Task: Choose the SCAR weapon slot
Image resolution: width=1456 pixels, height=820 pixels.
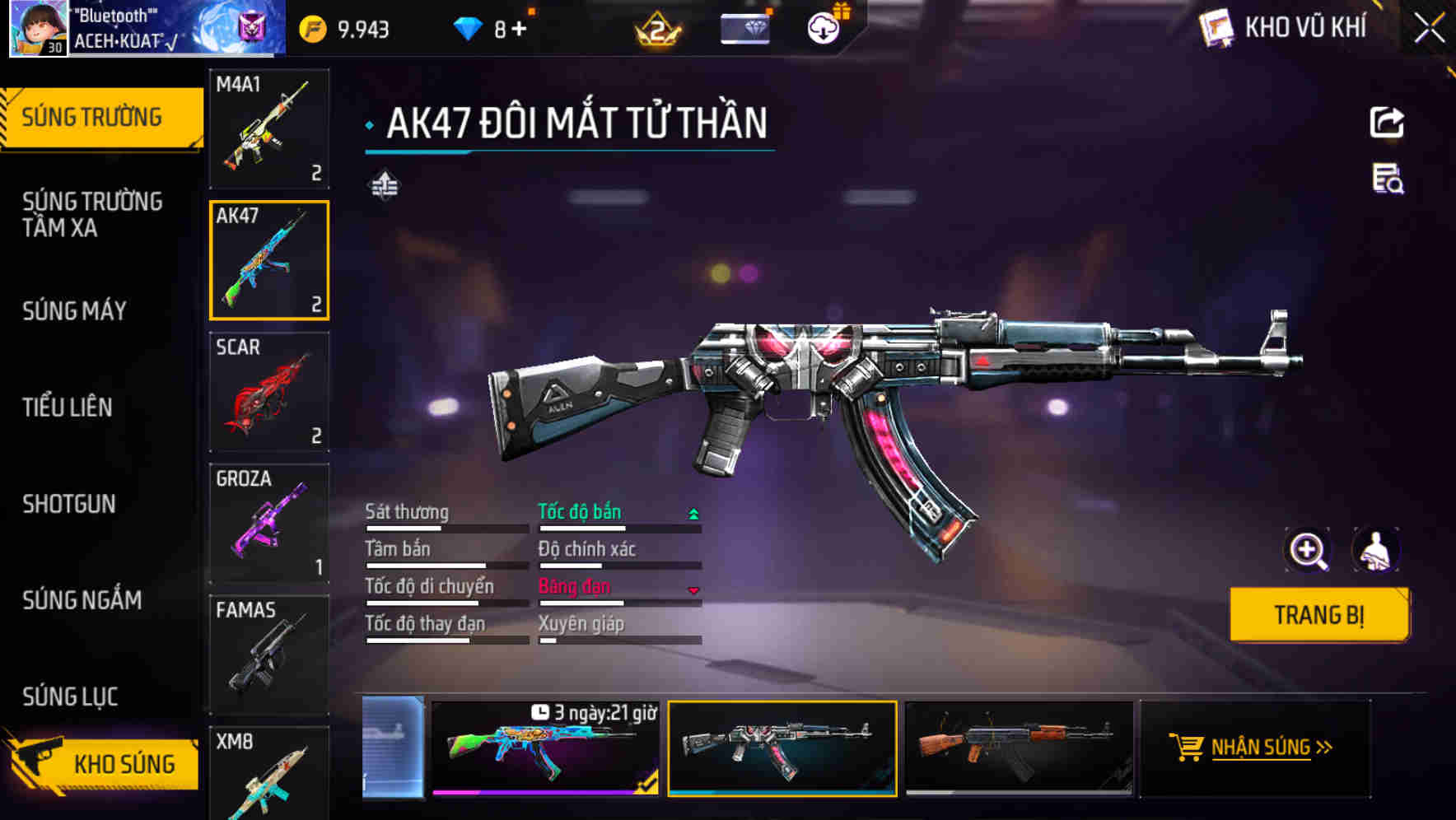Action: (269, 392)
